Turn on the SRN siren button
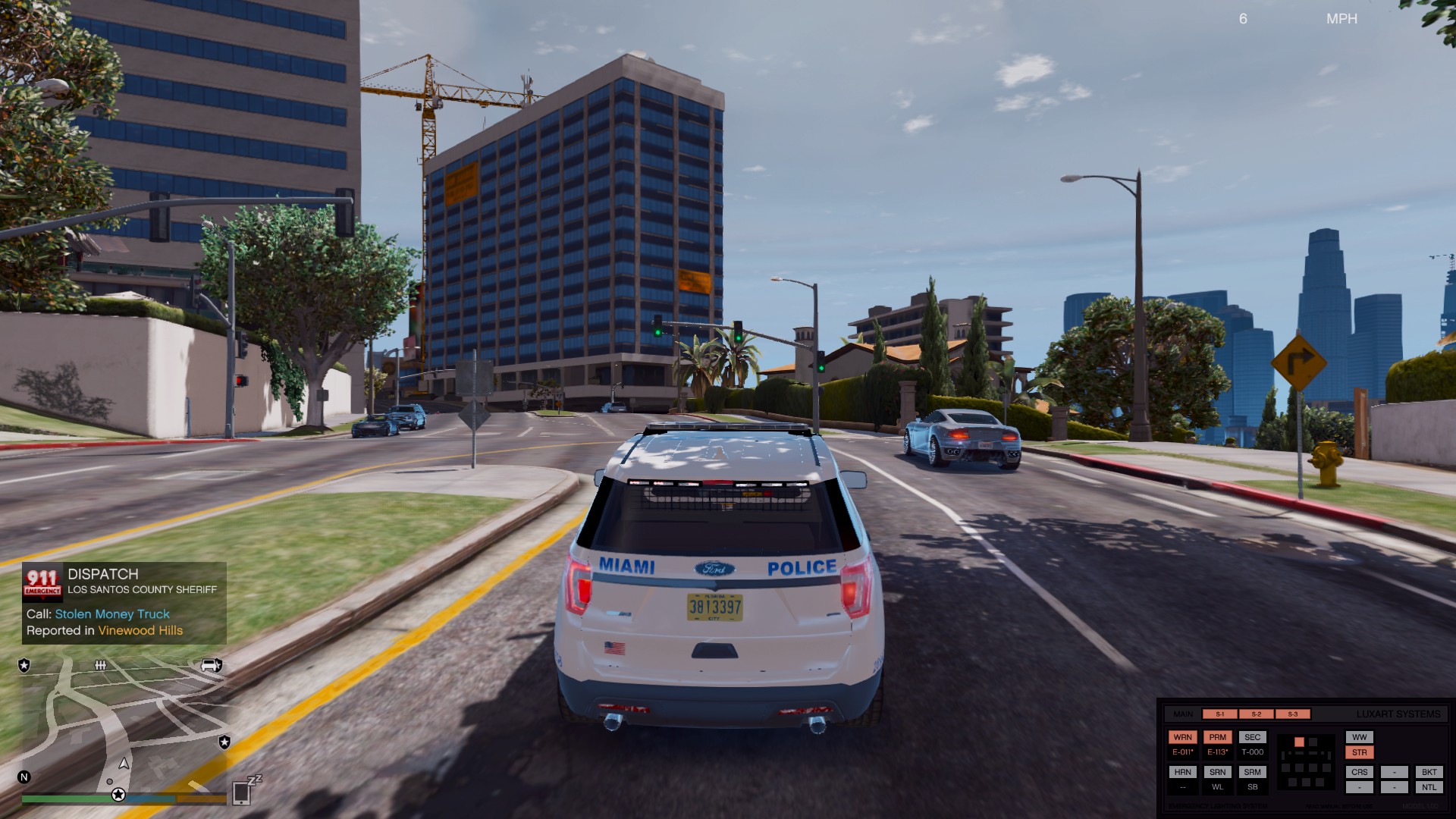The width and height of the screenshot is (1456, 819). 1217,772
